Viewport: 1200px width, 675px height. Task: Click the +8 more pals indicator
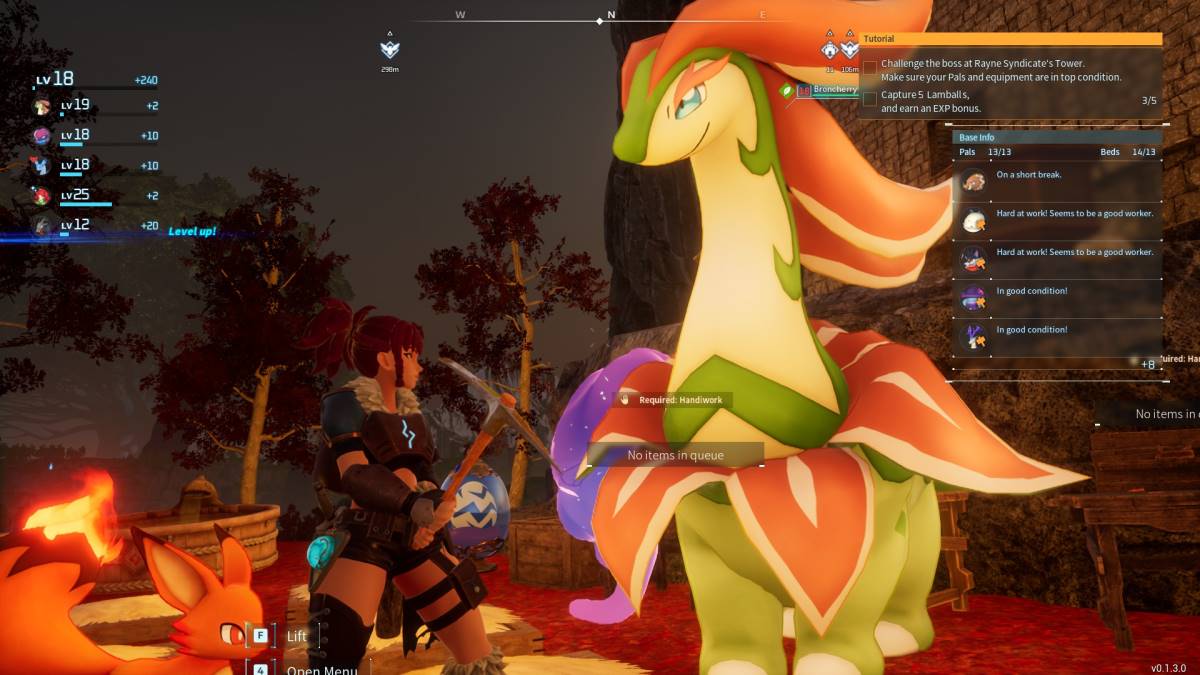coord(1148,365)
